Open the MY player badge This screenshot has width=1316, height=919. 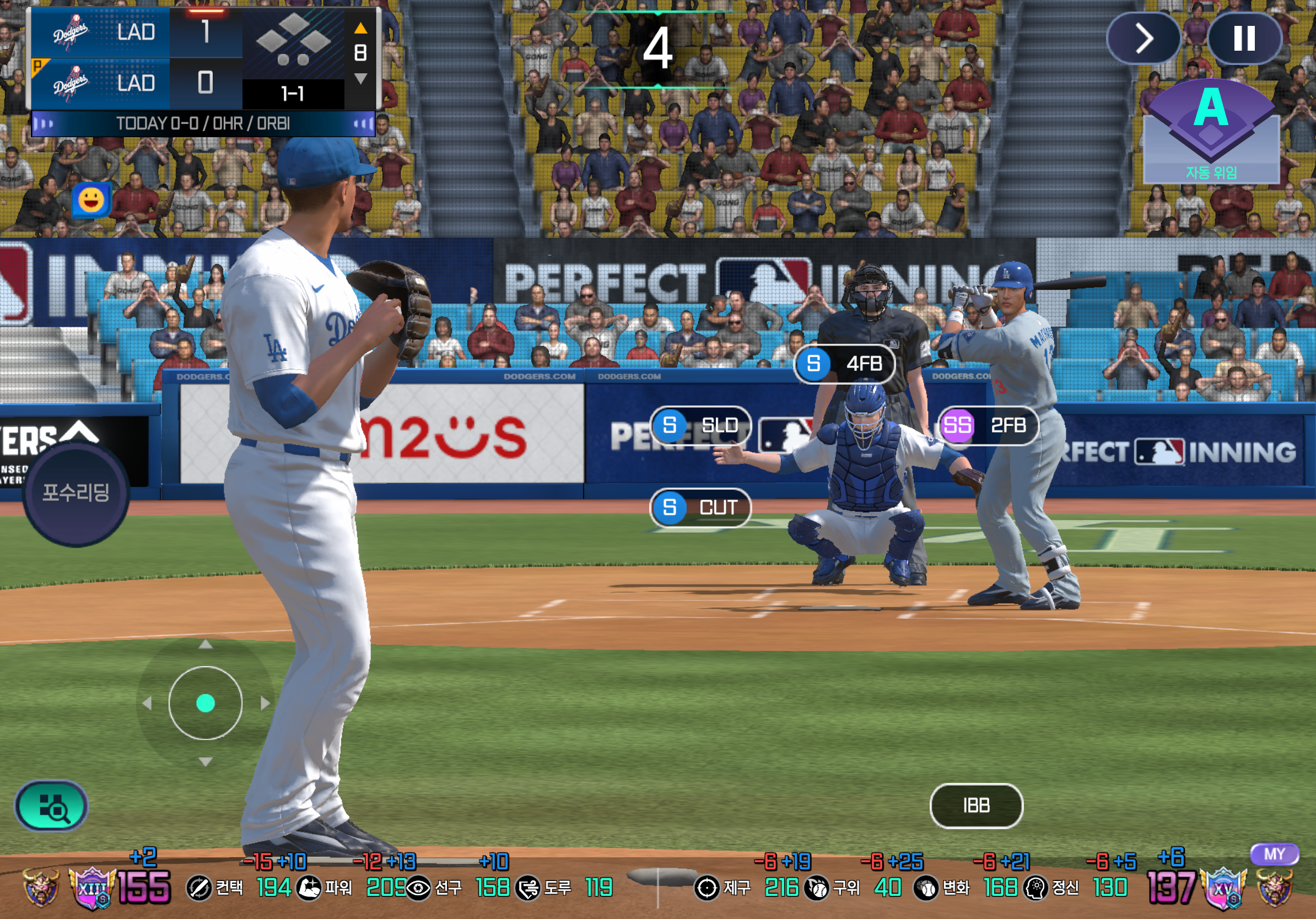1275,854
